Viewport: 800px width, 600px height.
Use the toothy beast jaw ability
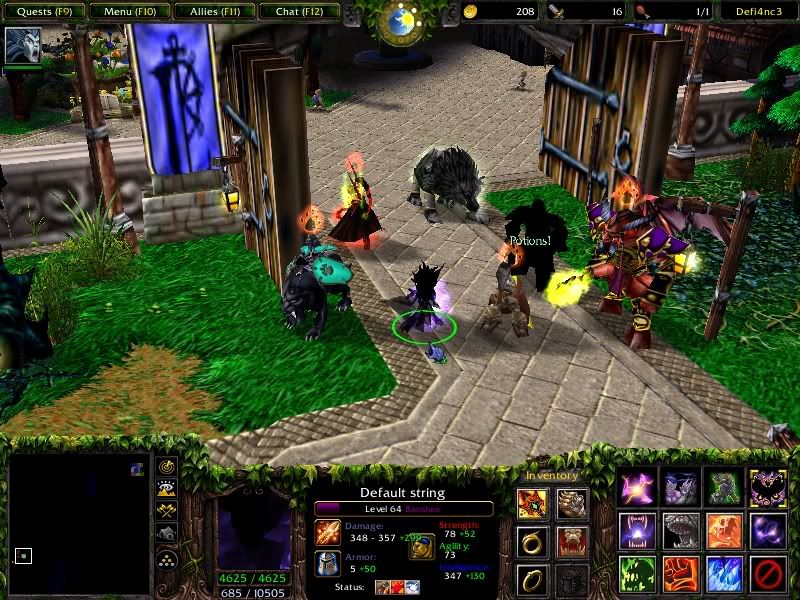click(681, 531)
